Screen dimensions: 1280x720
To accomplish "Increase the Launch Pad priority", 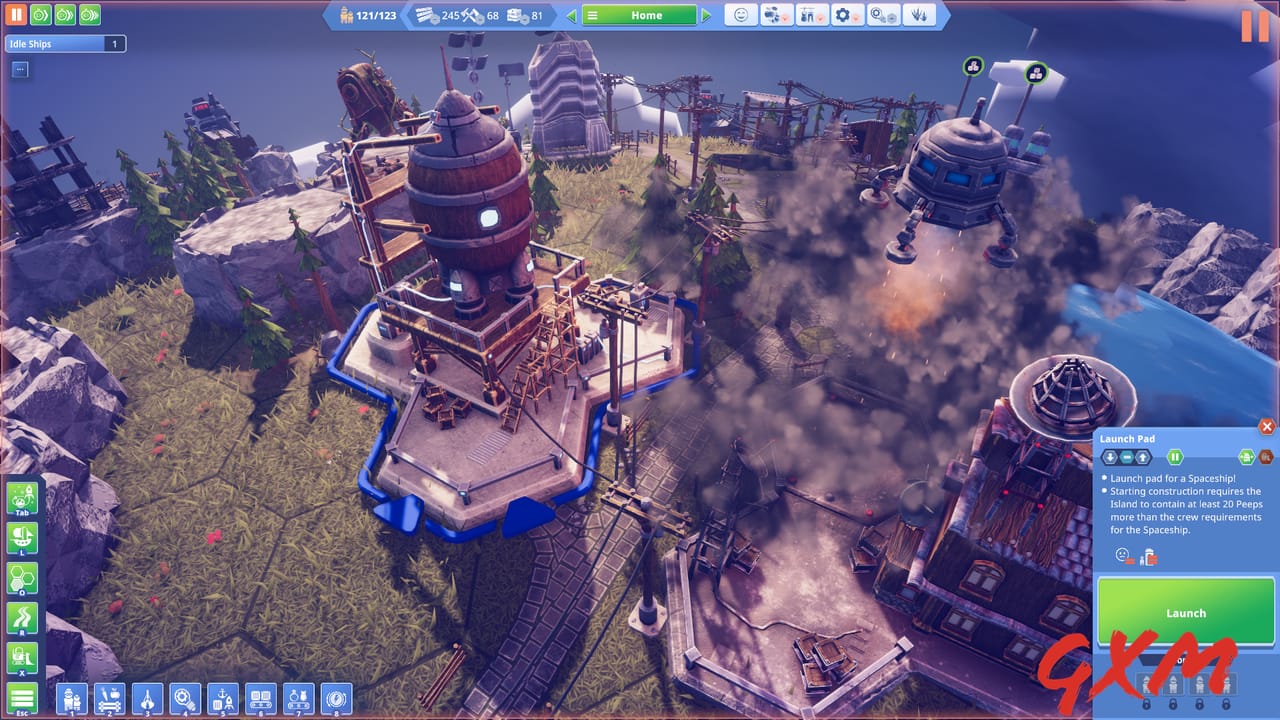I will (1143, 457).
